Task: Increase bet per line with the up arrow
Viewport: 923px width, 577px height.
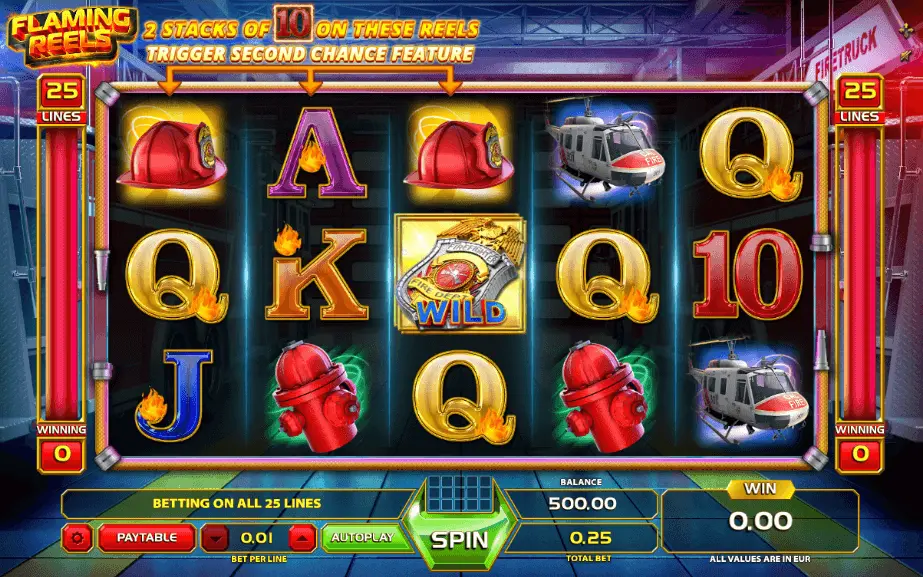Action: (x=303, y=538)
